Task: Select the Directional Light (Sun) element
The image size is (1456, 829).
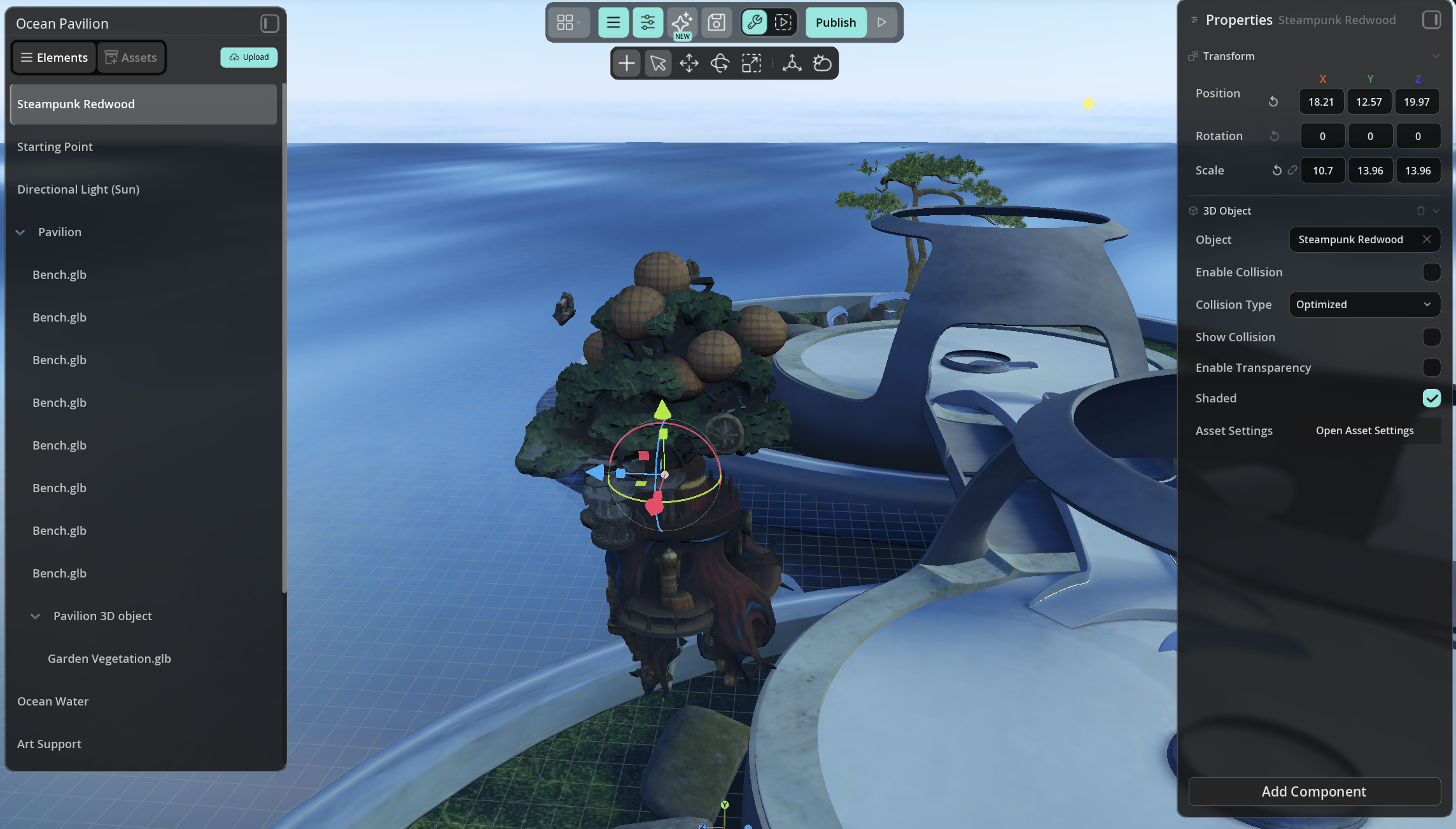Action: [x=78, y=189]
